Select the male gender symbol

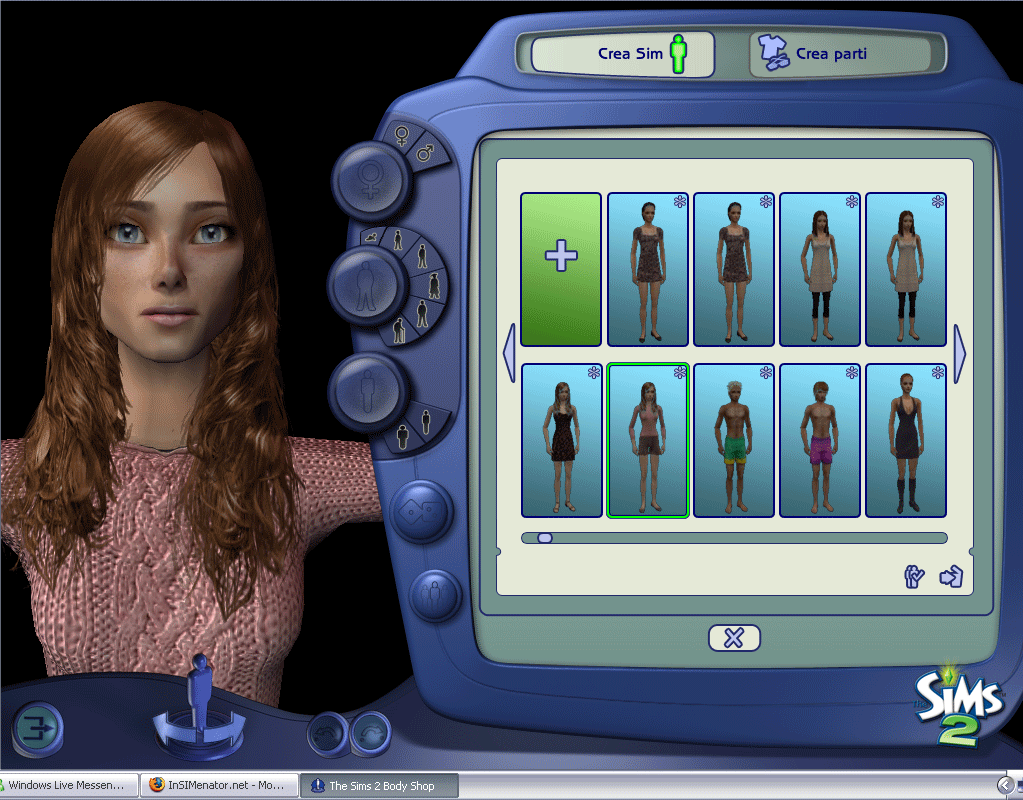point(425,153)
